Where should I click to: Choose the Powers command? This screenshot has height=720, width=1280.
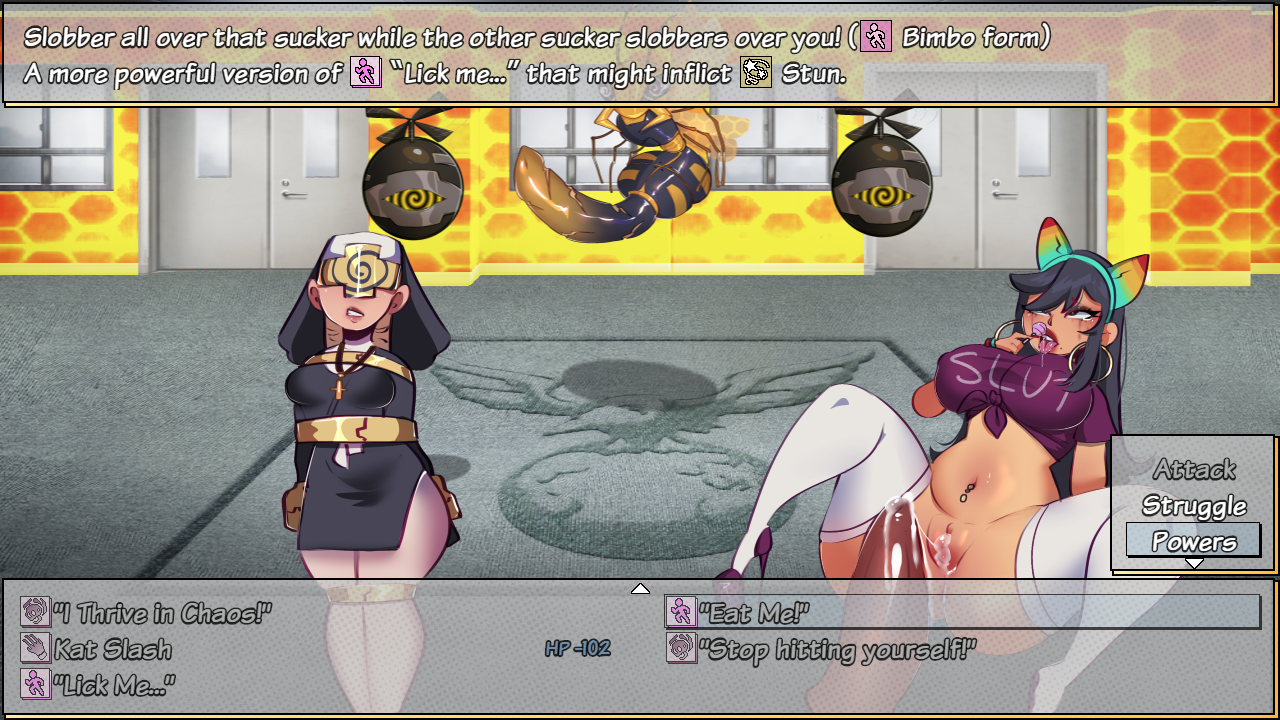point(1193,542)
